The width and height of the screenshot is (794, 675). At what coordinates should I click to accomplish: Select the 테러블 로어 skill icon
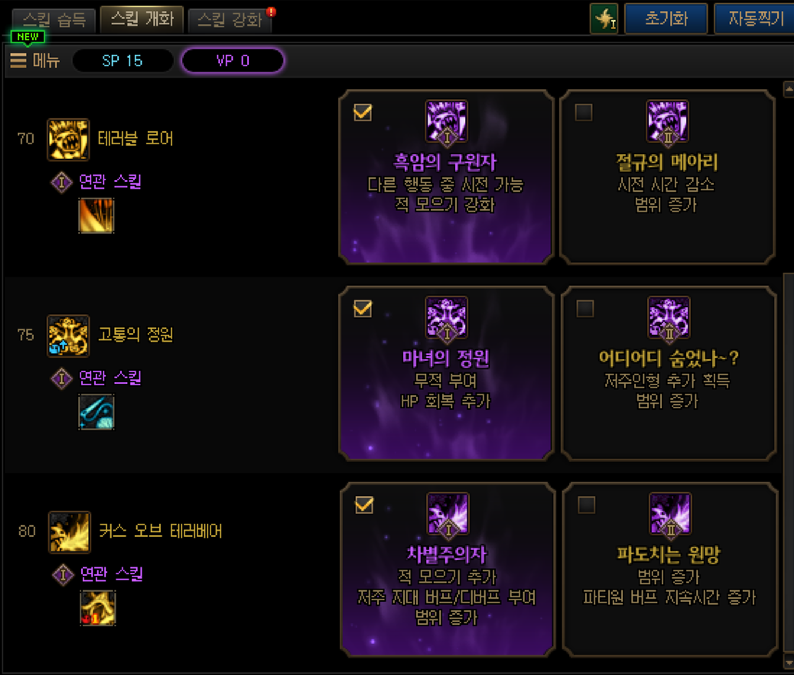pos(68,139)
